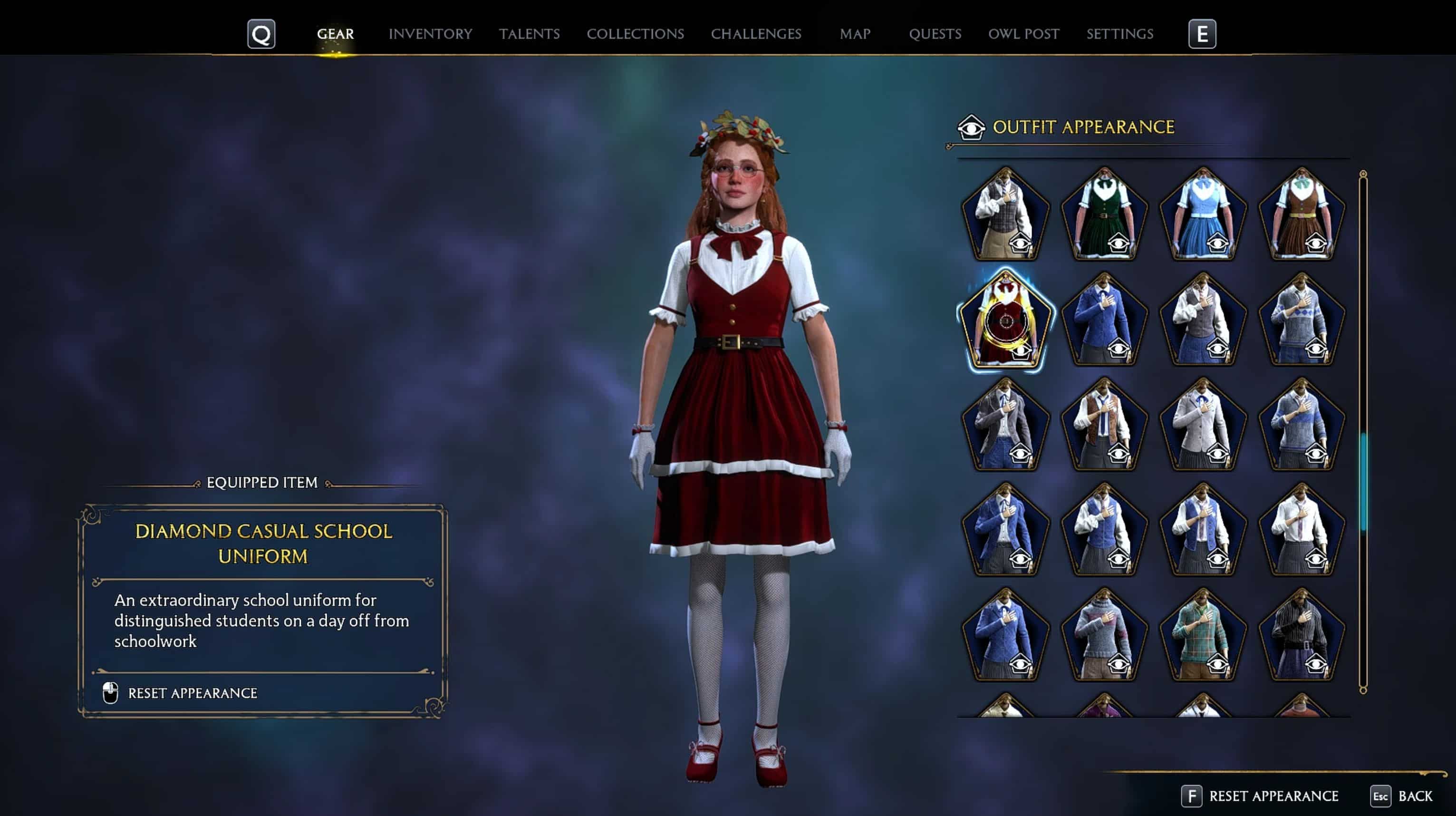Click Reset Appearance in the bottom bar

pos(1273,796)
